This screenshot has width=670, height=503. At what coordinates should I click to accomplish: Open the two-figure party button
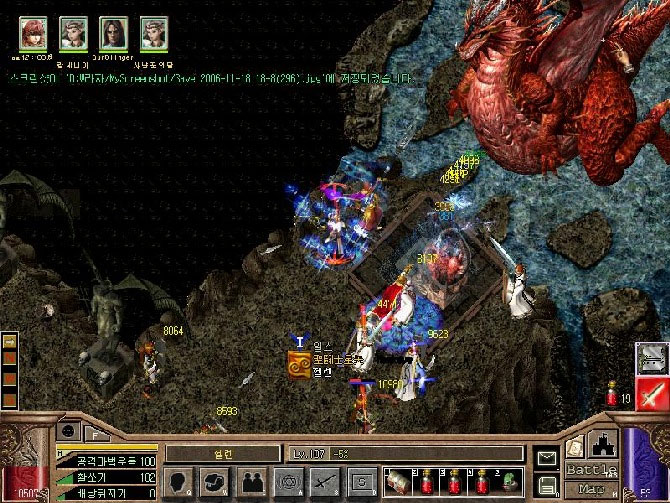[x=253, y=482]
